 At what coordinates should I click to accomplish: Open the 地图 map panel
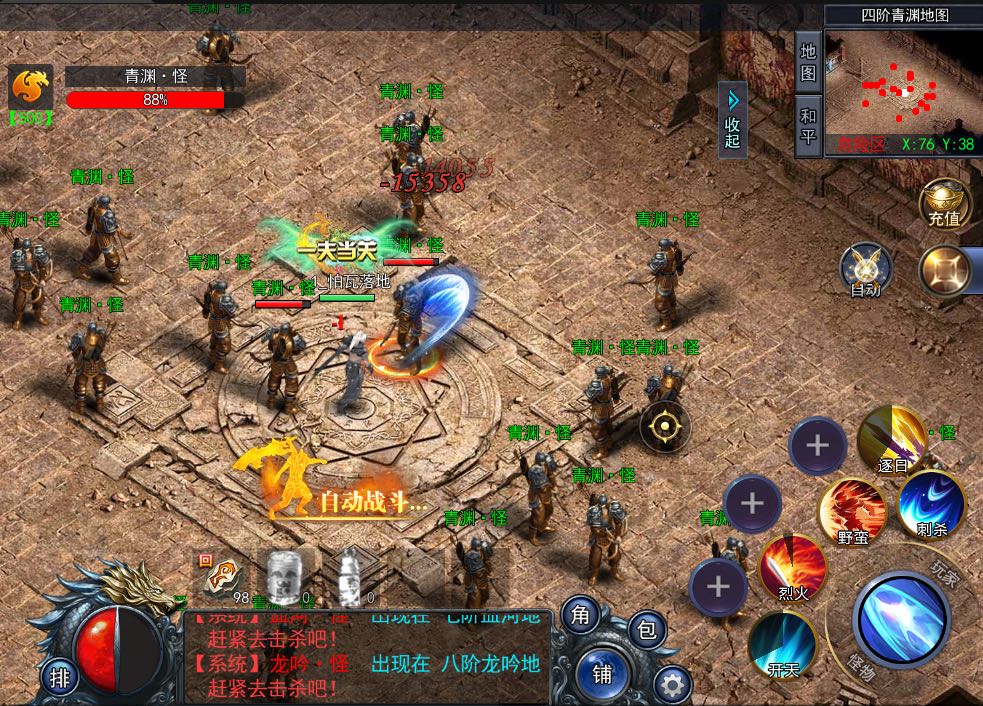(808, 61)
